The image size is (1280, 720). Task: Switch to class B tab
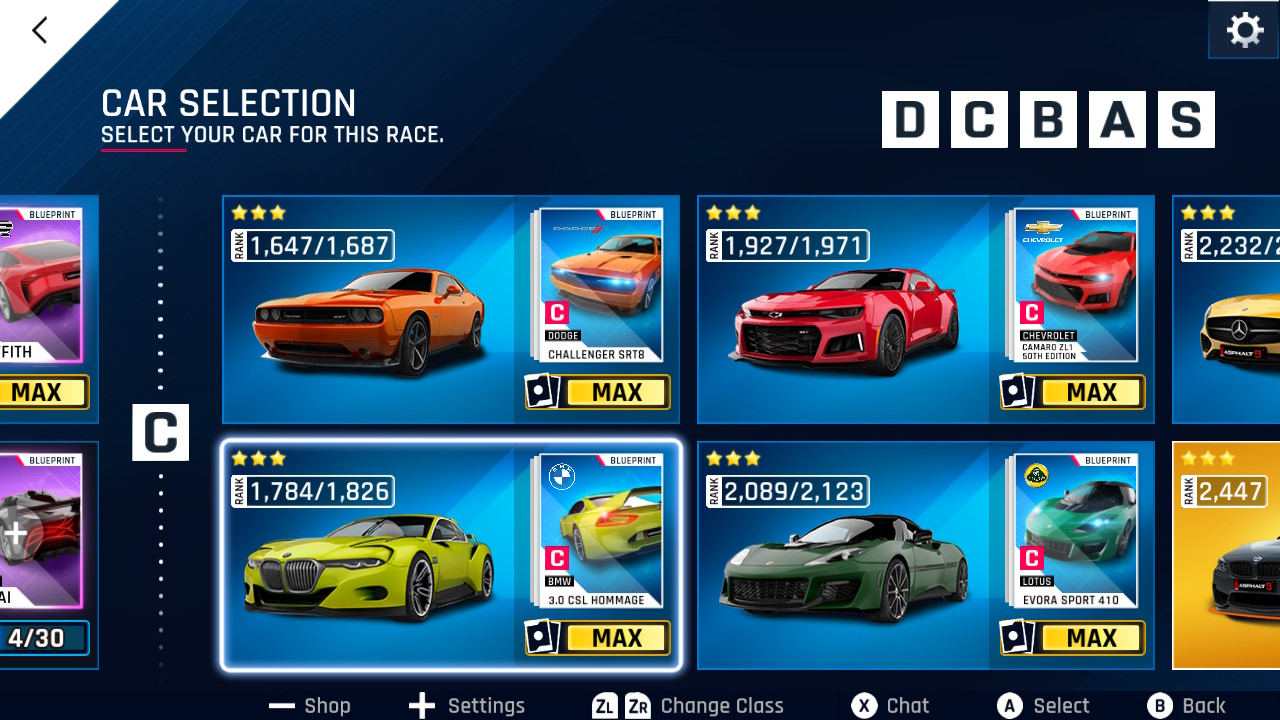pos(1048,120)
